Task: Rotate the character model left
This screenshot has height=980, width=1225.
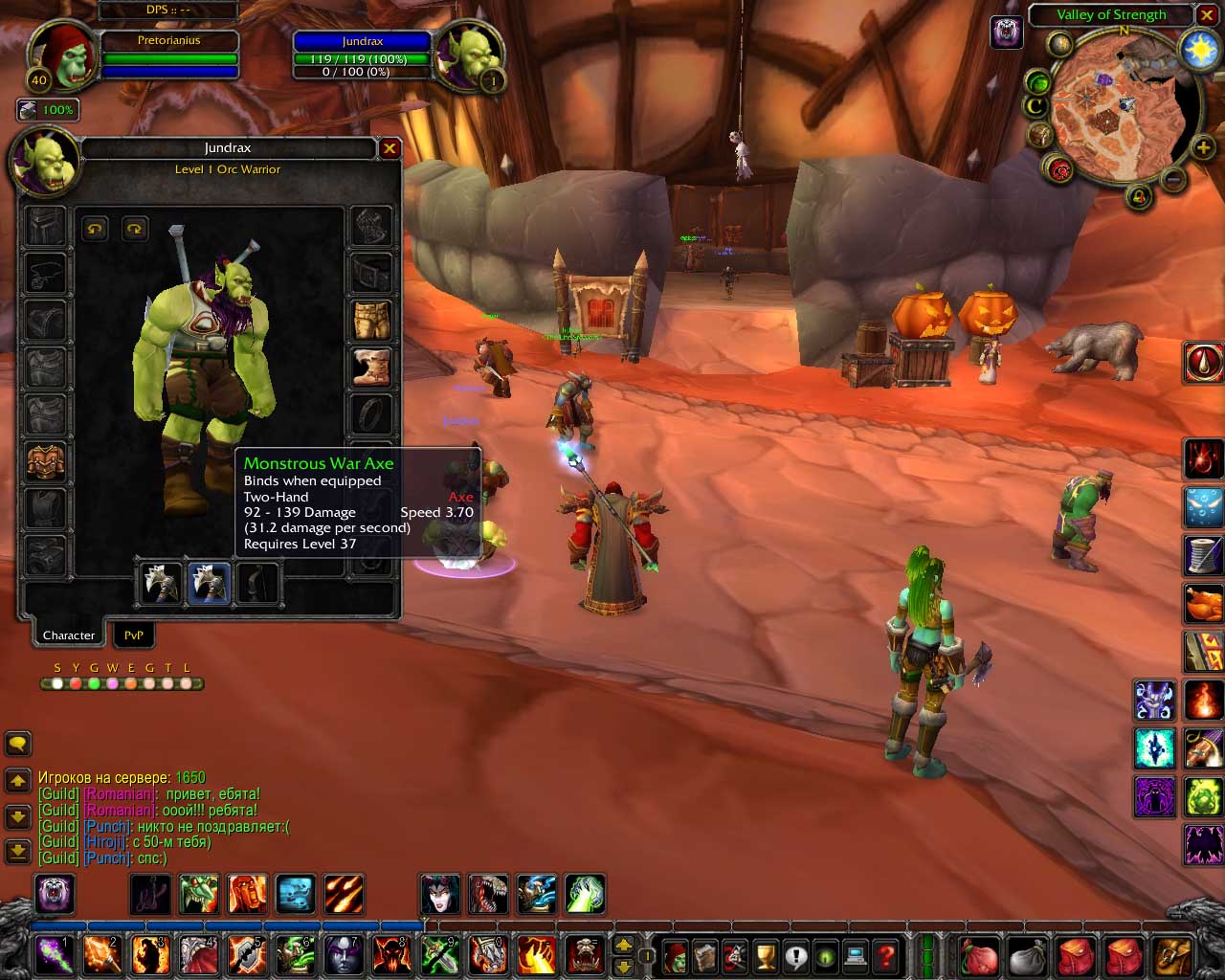Action: [94, 228]
